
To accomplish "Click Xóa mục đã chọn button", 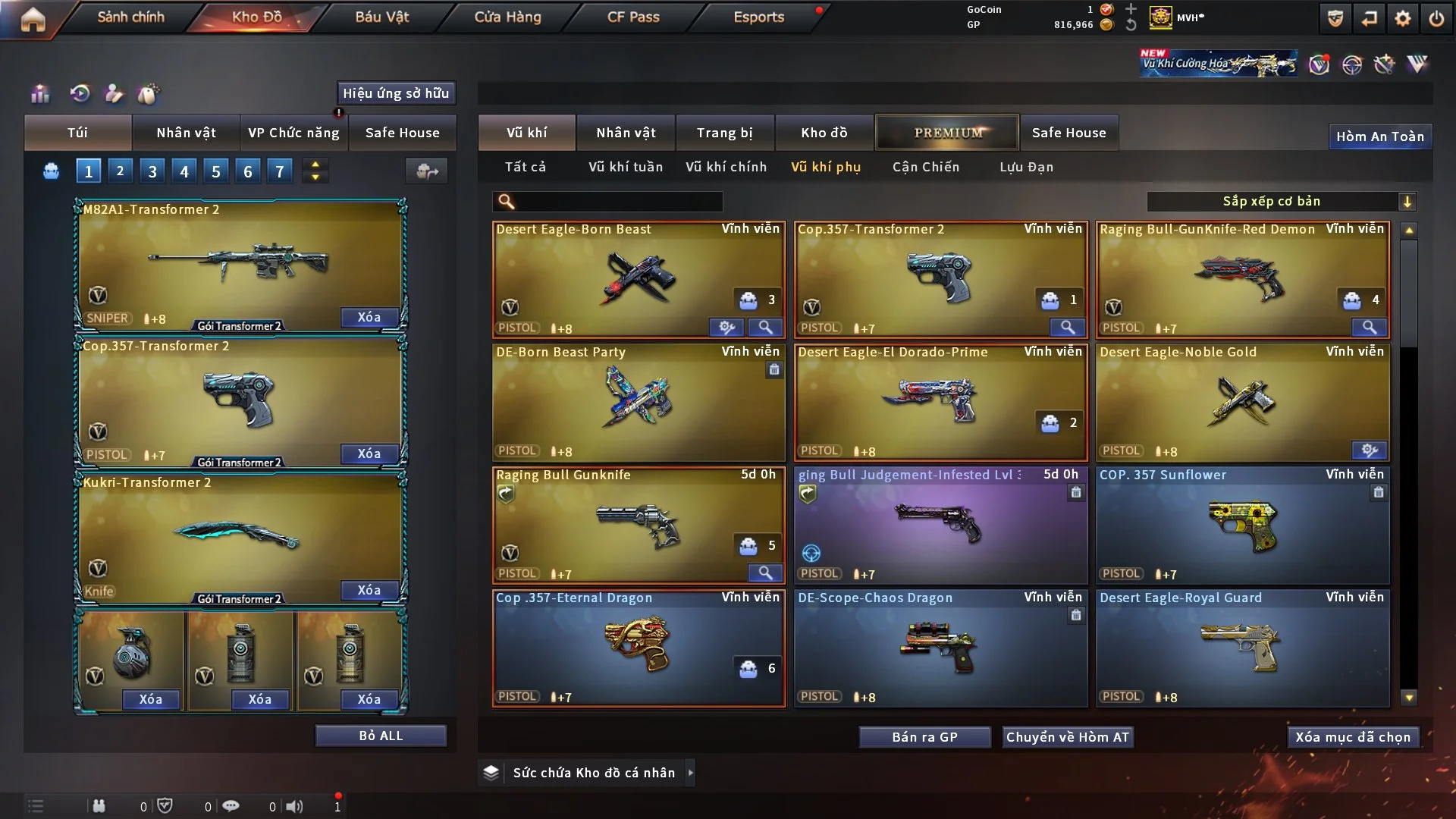I will 1352,737.
